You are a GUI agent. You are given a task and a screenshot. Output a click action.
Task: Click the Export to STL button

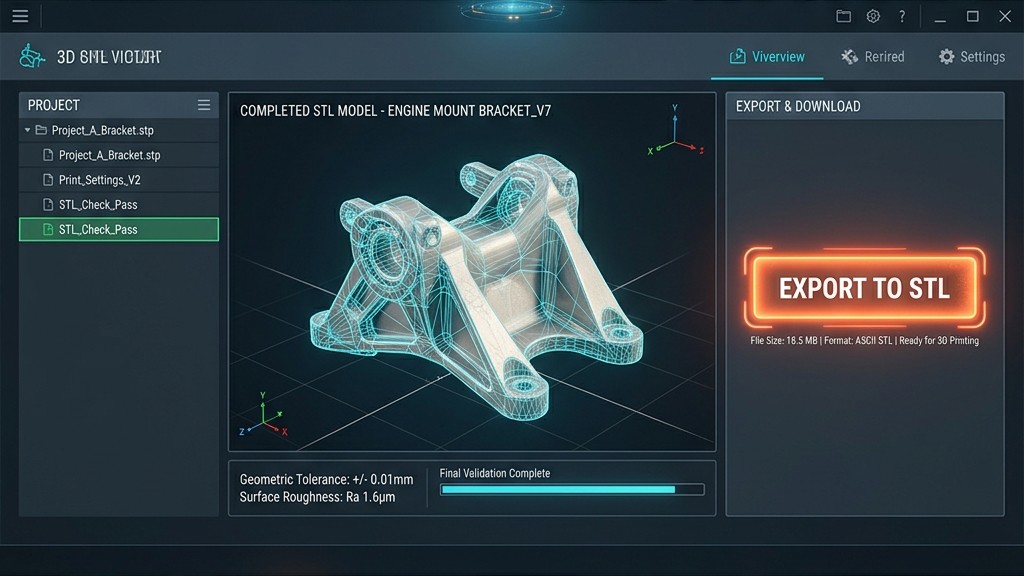click(864, 289)
